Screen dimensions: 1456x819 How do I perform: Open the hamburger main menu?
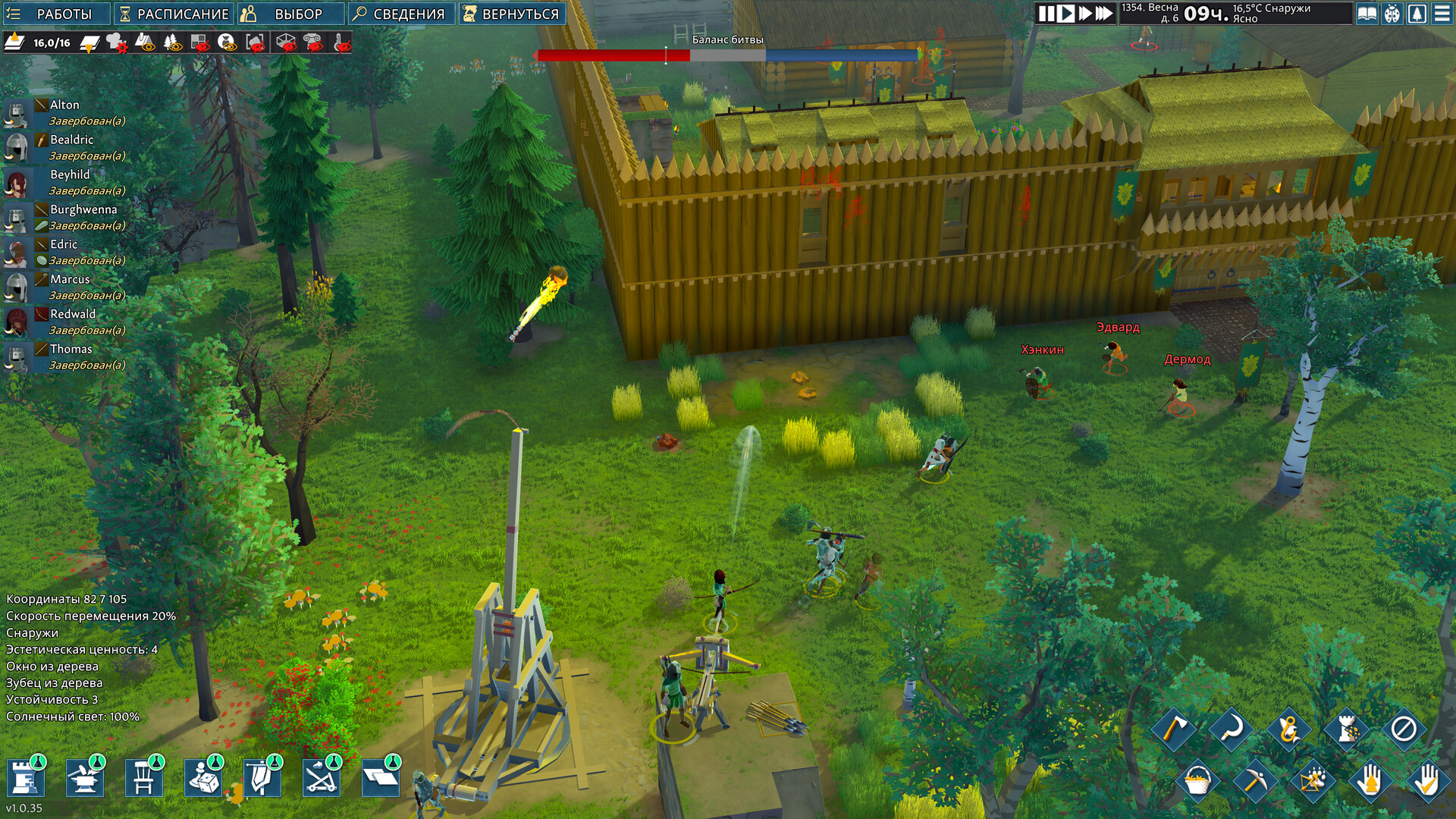coord(1442,14)
